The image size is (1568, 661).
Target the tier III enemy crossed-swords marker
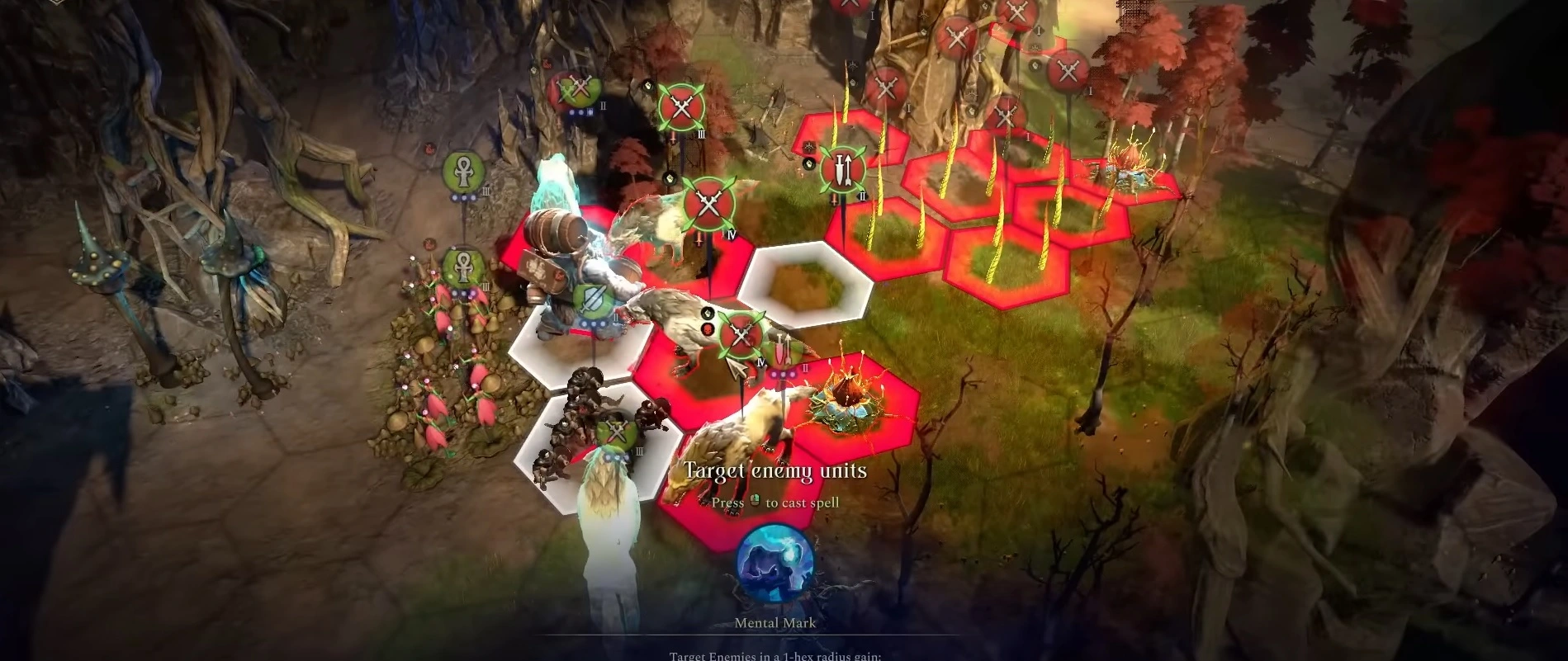click(681, 106)
